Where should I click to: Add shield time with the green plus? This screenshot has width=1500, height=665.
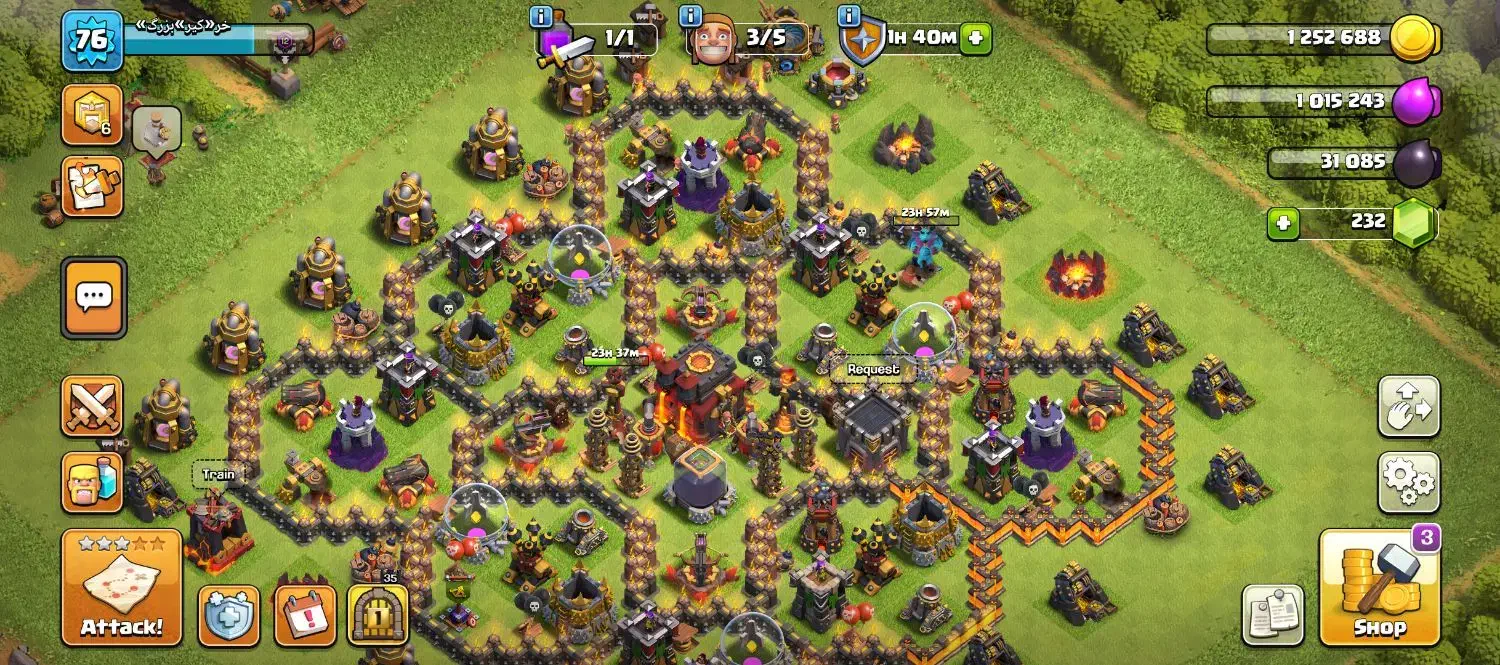(x=975, y=39)
